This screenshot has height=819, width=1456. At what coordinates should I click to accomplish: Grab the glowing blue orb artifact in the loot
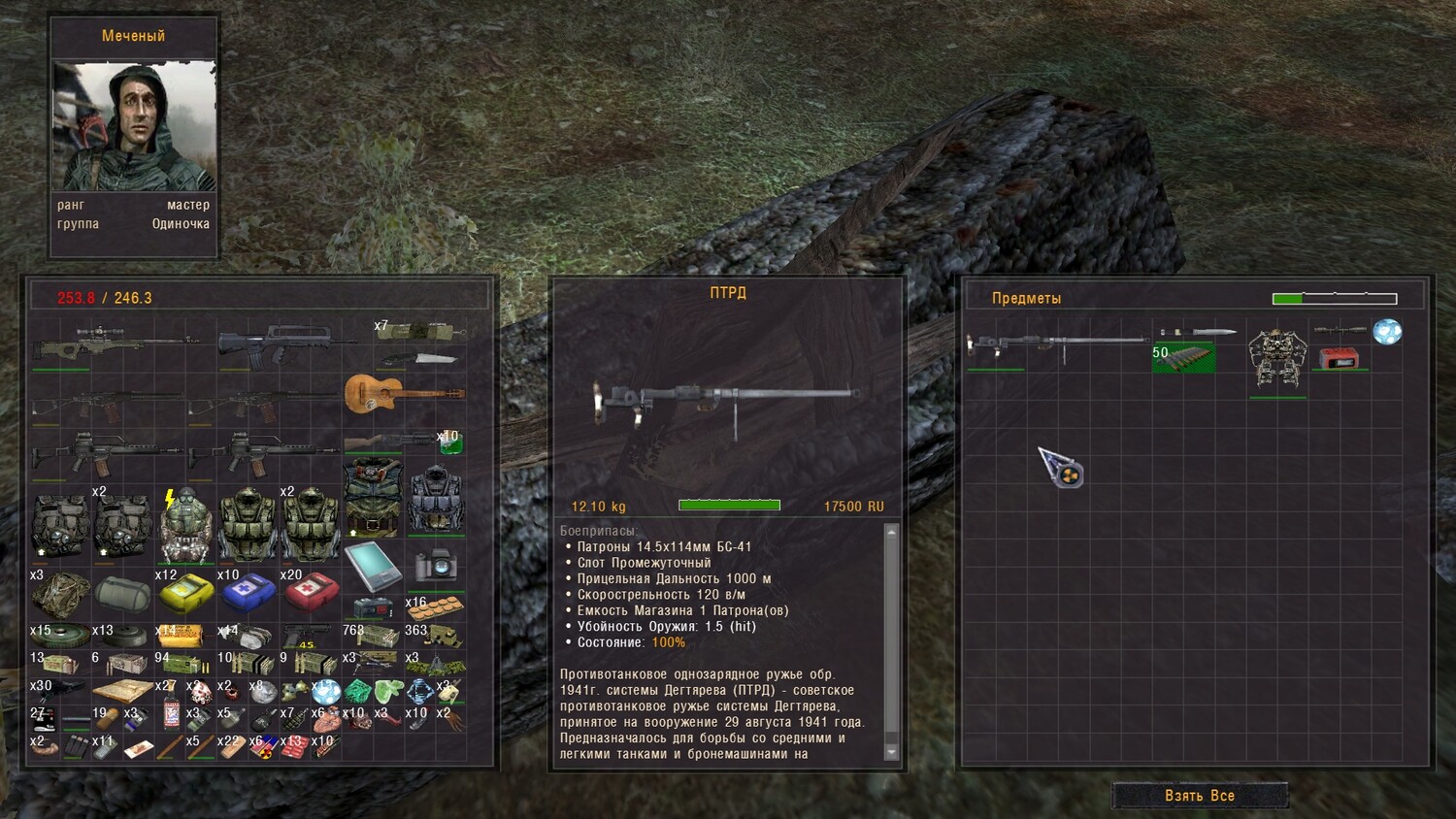pos(1387,332)
